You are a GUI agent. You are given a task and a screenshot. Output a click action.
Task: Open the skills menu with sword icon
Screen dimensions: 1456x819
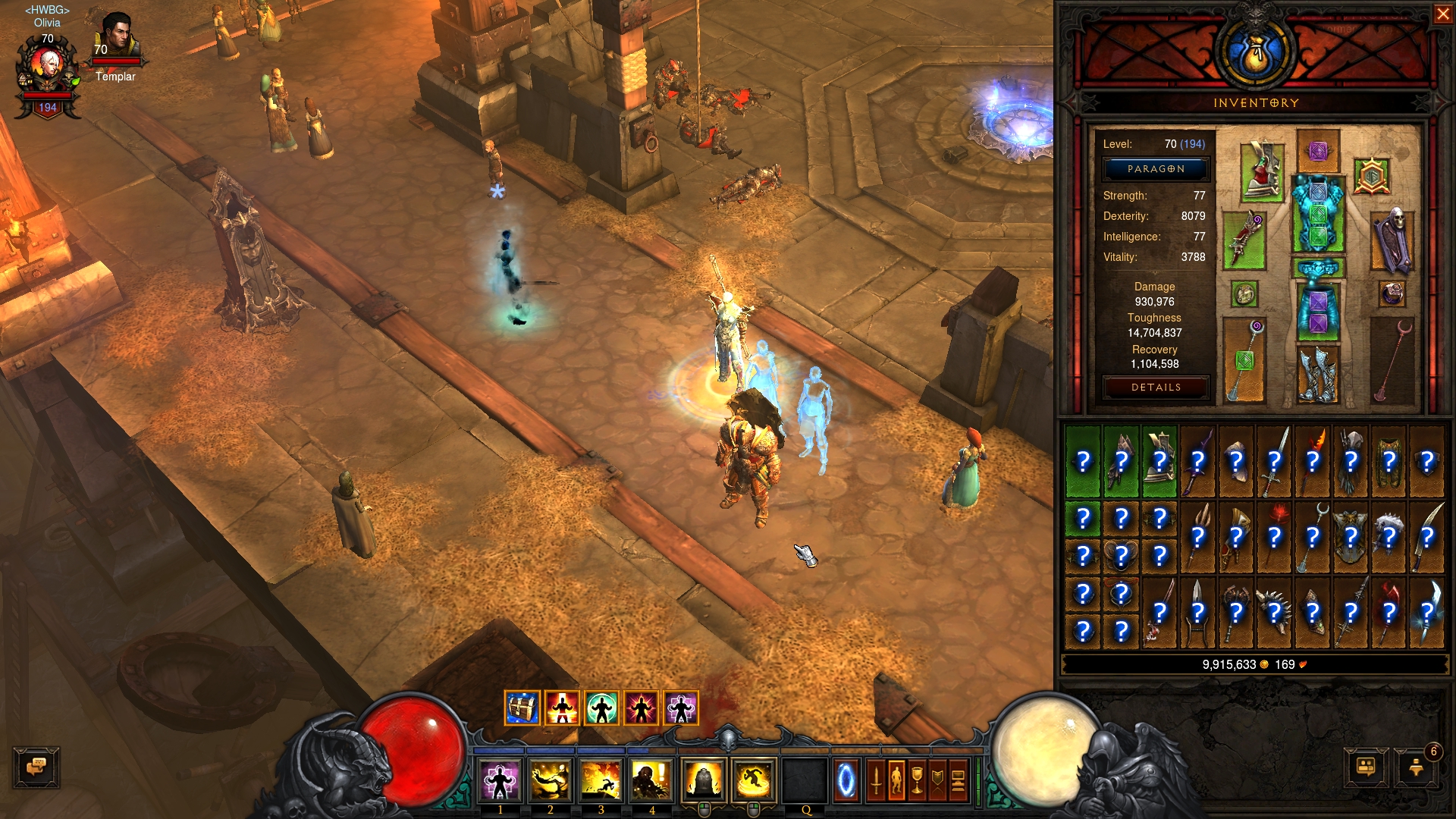pos(876,781)
